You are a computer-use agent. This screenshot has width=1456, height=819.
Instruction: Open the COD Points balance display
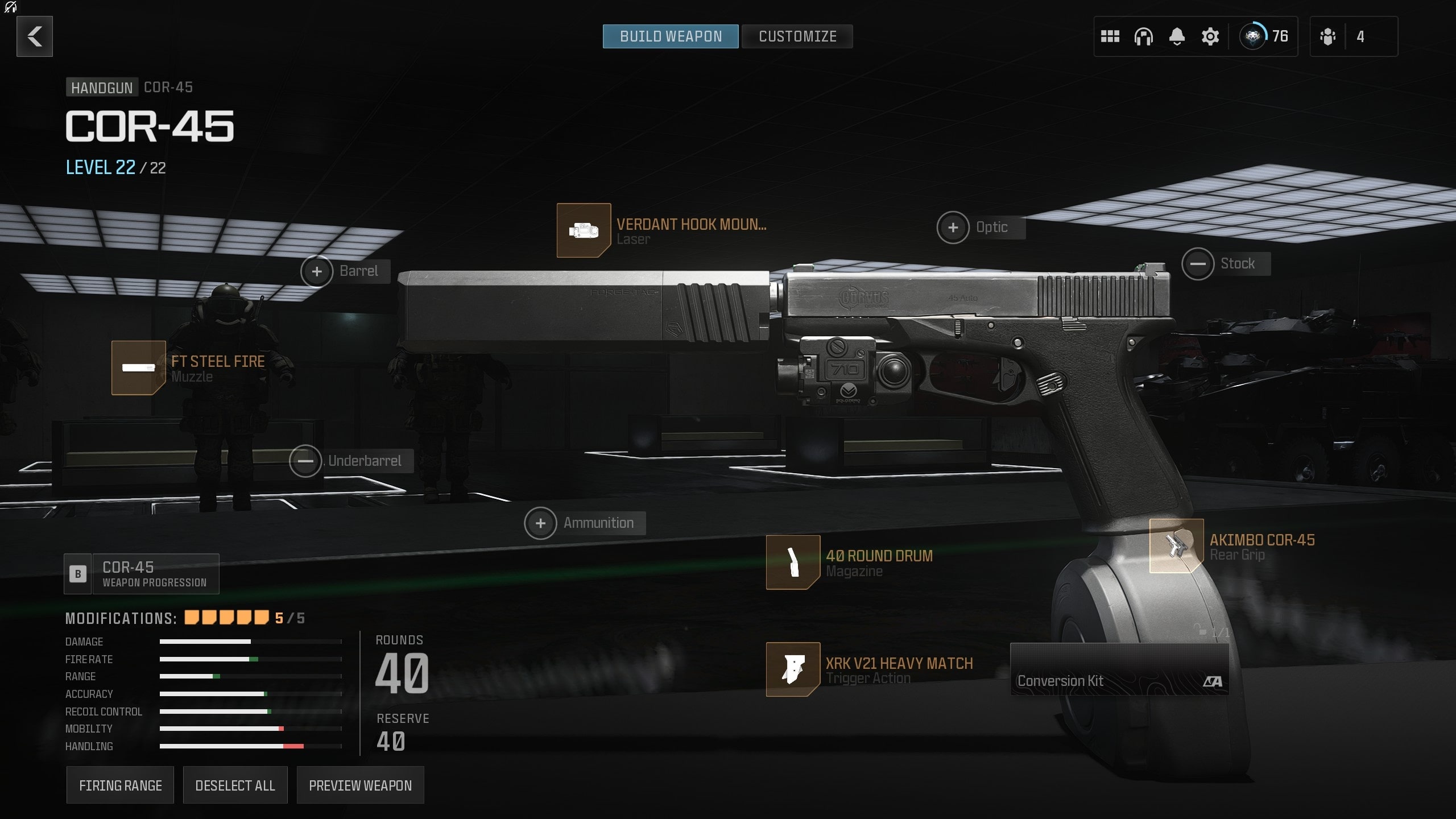(1264, 36)
